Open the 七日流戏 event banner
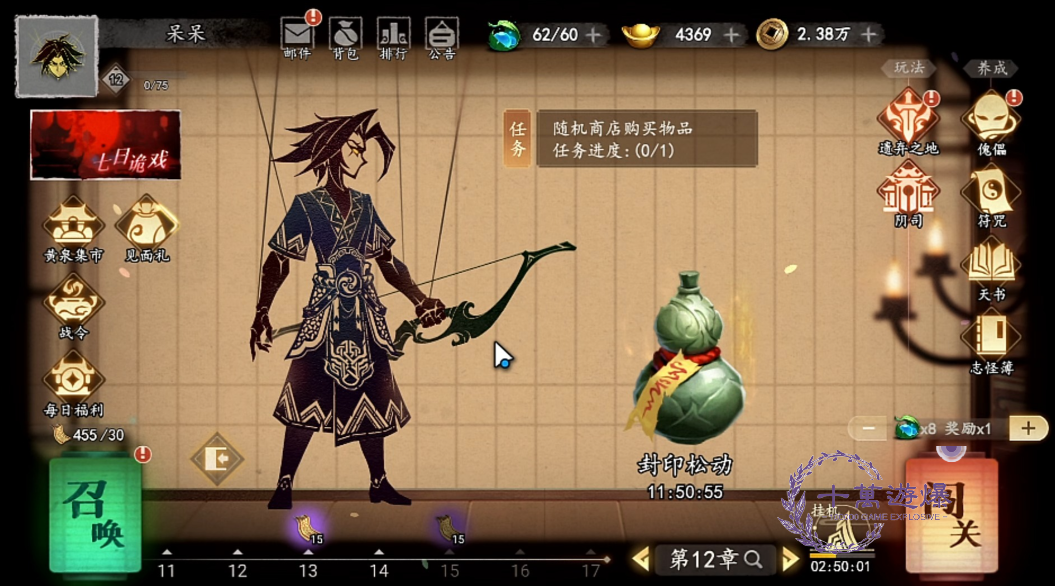This screenshot has height=586, width=1055. (x=105, y=146)
